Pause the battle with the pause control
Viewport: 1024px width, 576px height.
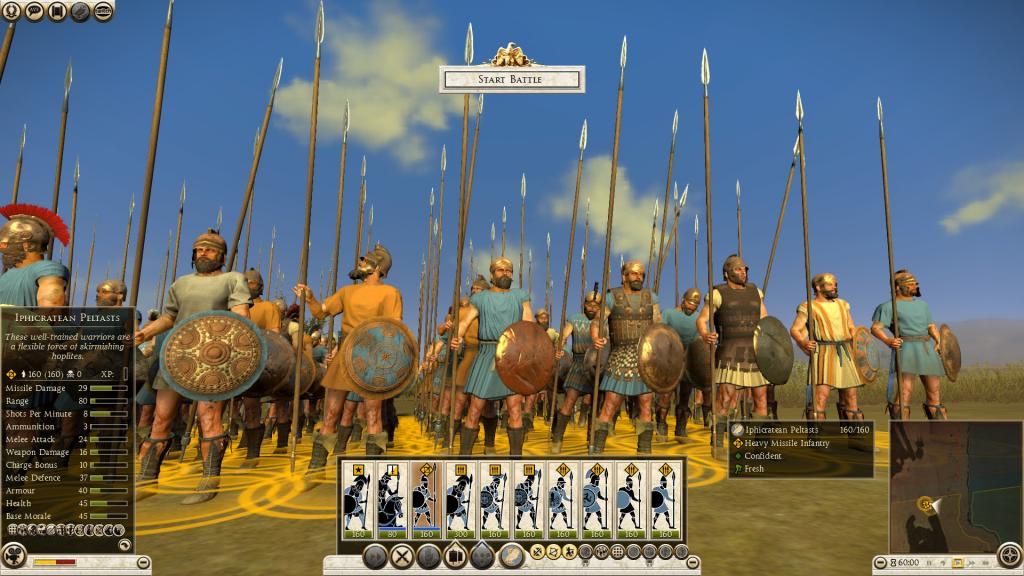click(x=928, y=563)
